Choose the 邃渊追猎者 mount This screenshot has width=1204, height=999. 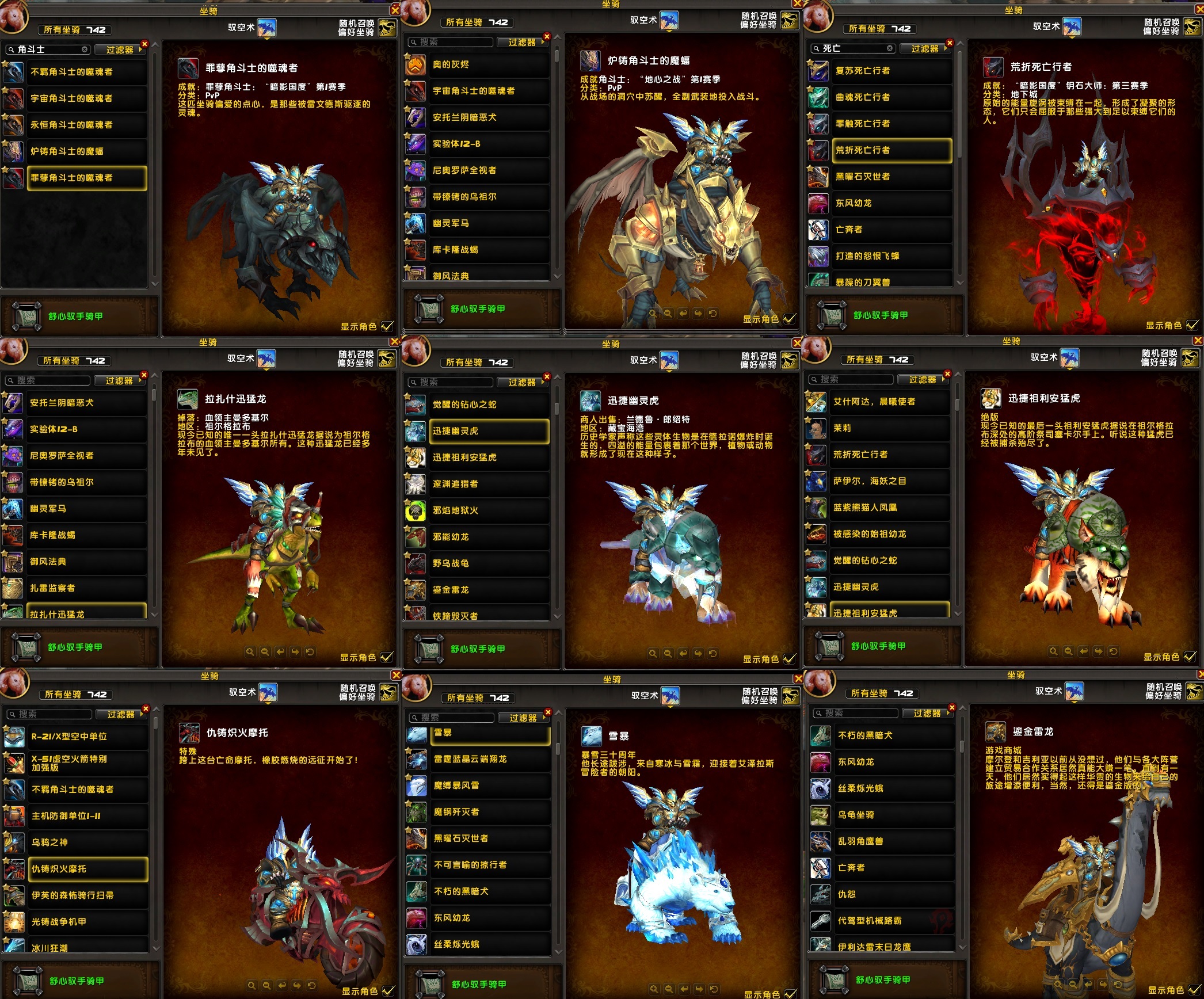coord(489,484)
